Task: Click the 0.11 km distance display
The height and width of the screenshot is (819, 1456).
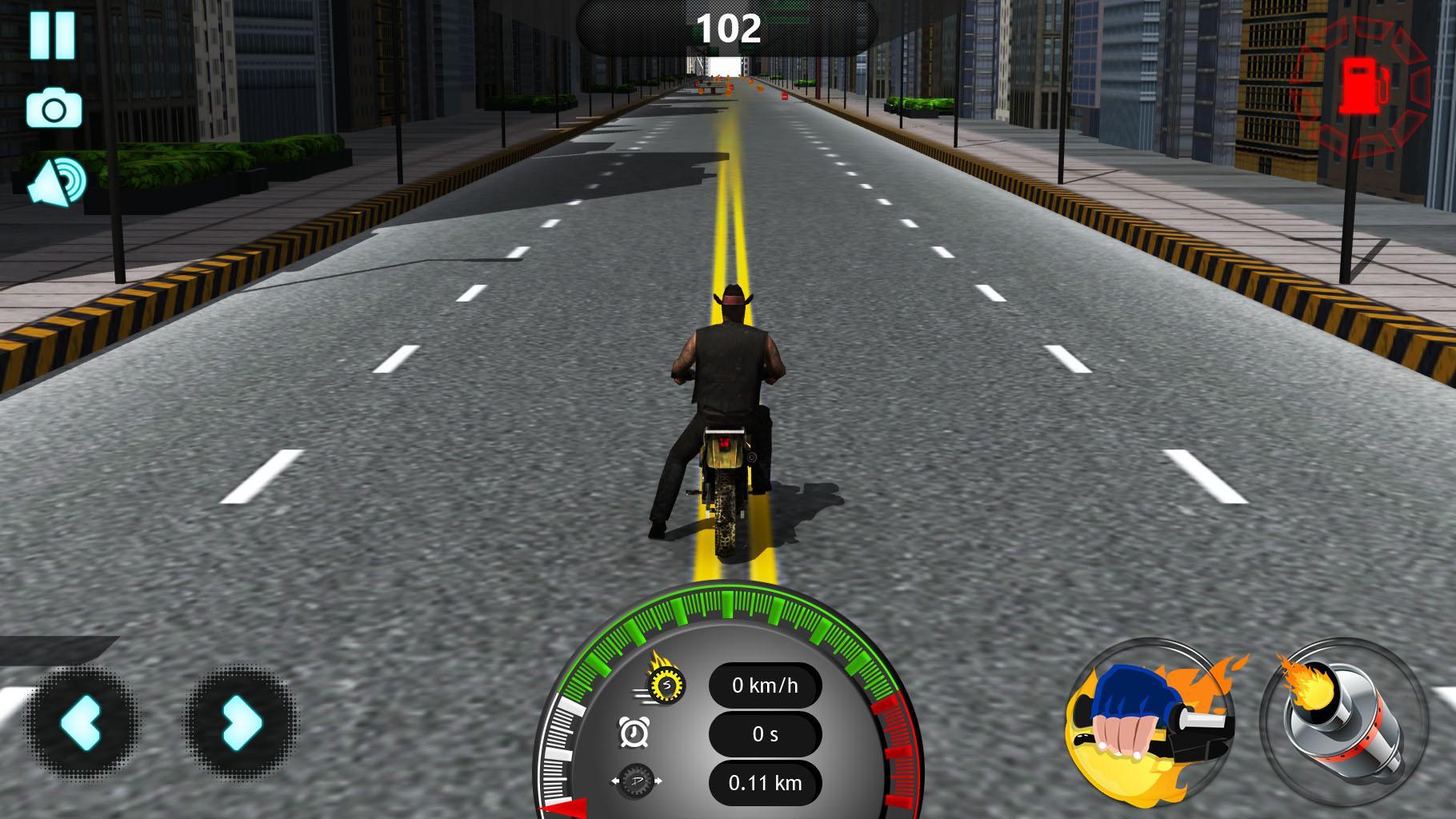Action: [x=764, y=784]
